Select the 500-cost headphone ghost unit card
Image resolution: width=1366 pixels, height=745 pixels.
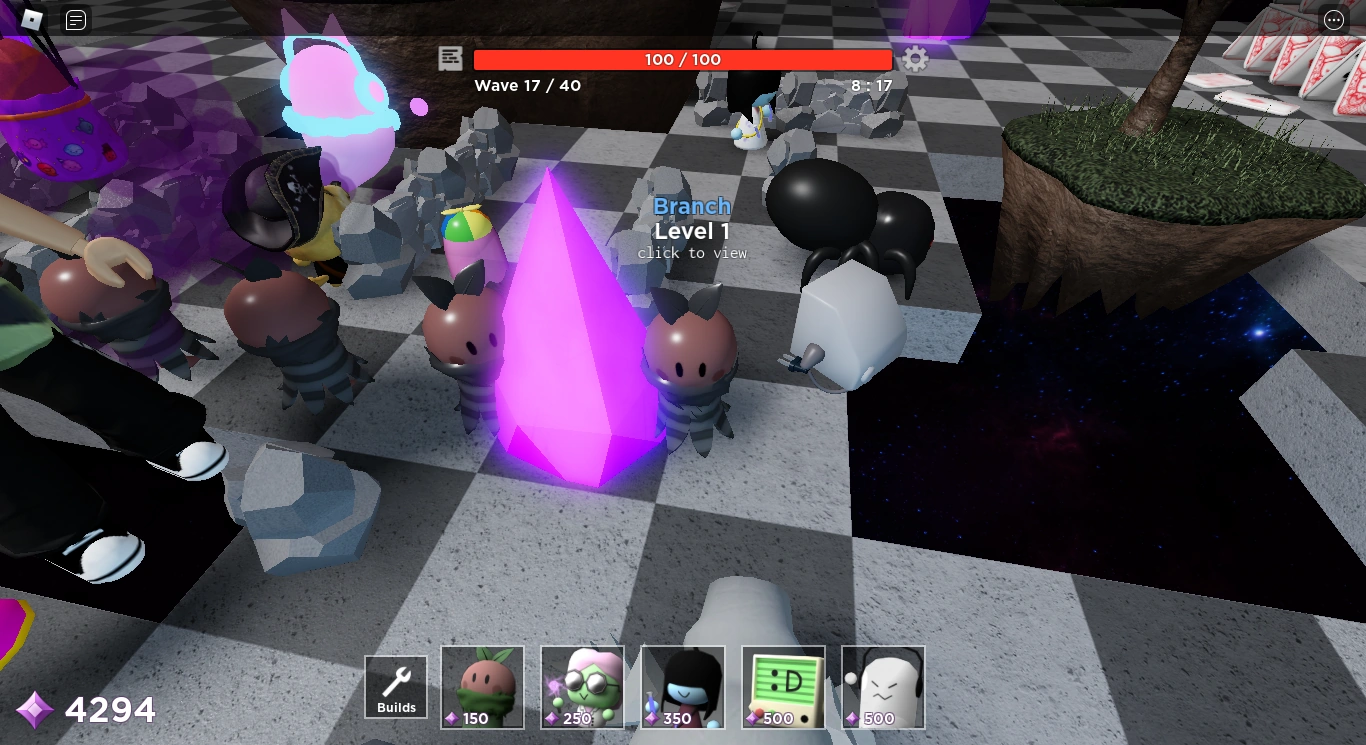click(883, 686)
